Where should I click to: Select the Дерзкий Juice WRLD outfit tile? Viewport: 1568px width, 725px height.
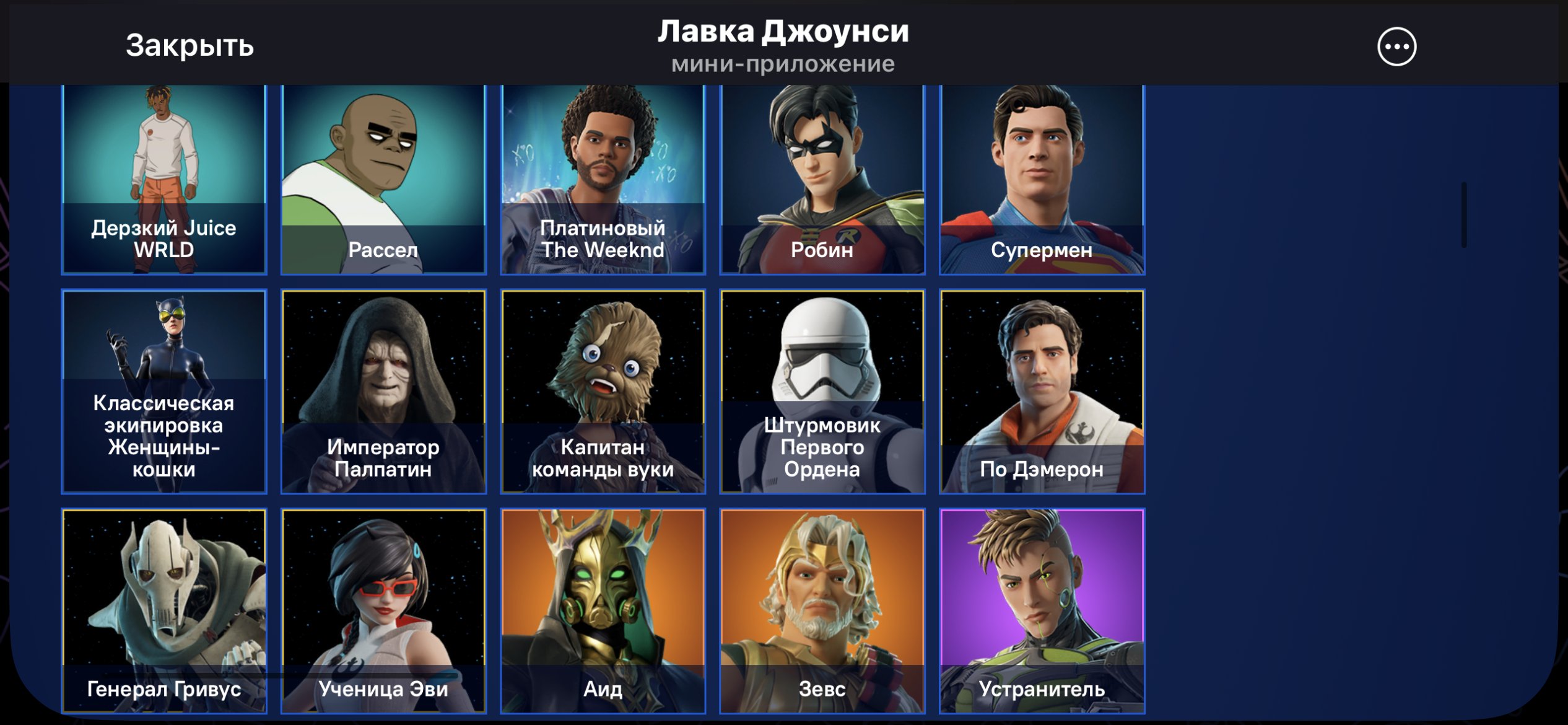point(164,180)
